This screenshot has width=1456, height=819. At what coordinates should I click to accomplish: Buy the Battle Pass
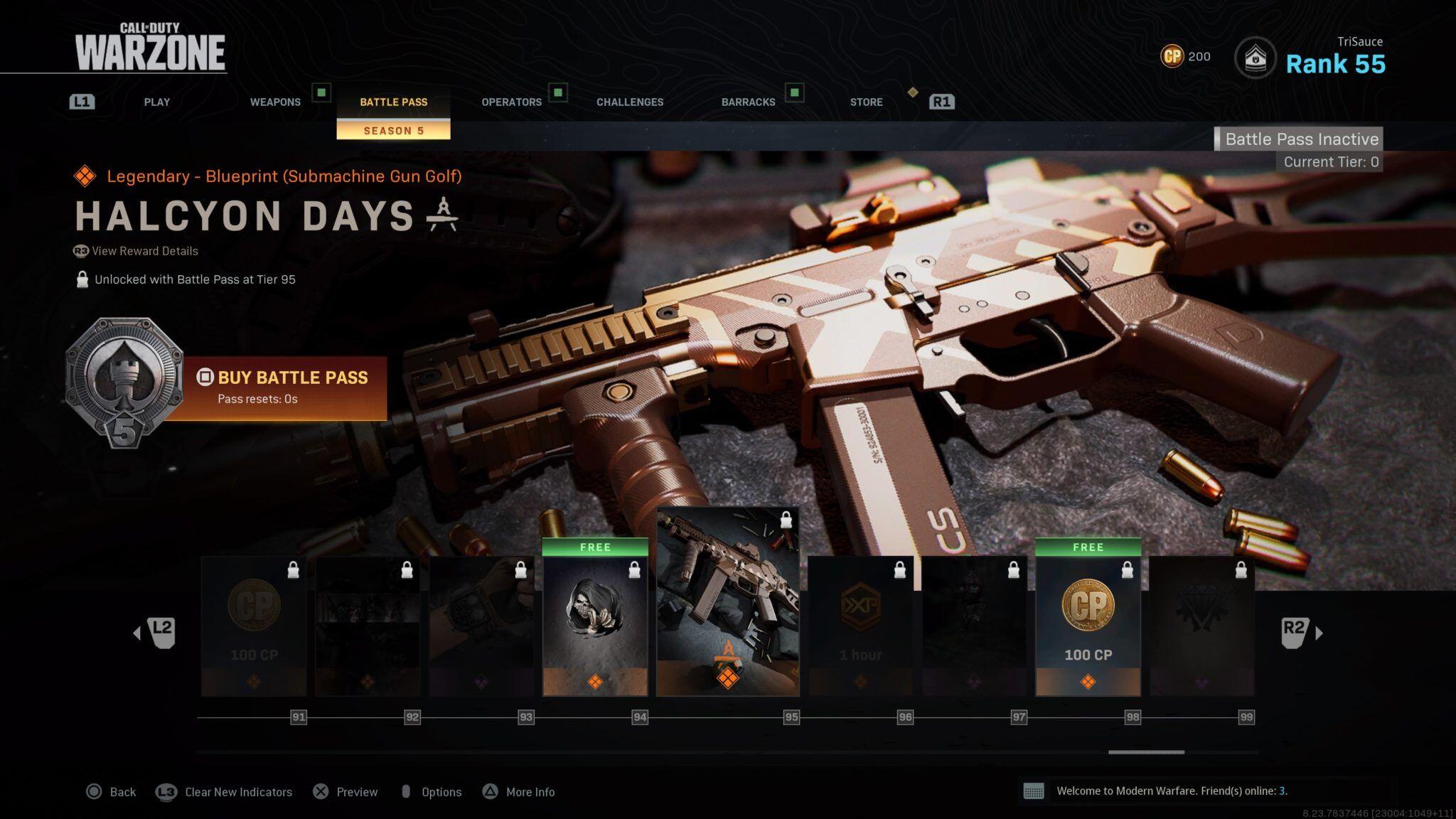(x=292, y=386)
